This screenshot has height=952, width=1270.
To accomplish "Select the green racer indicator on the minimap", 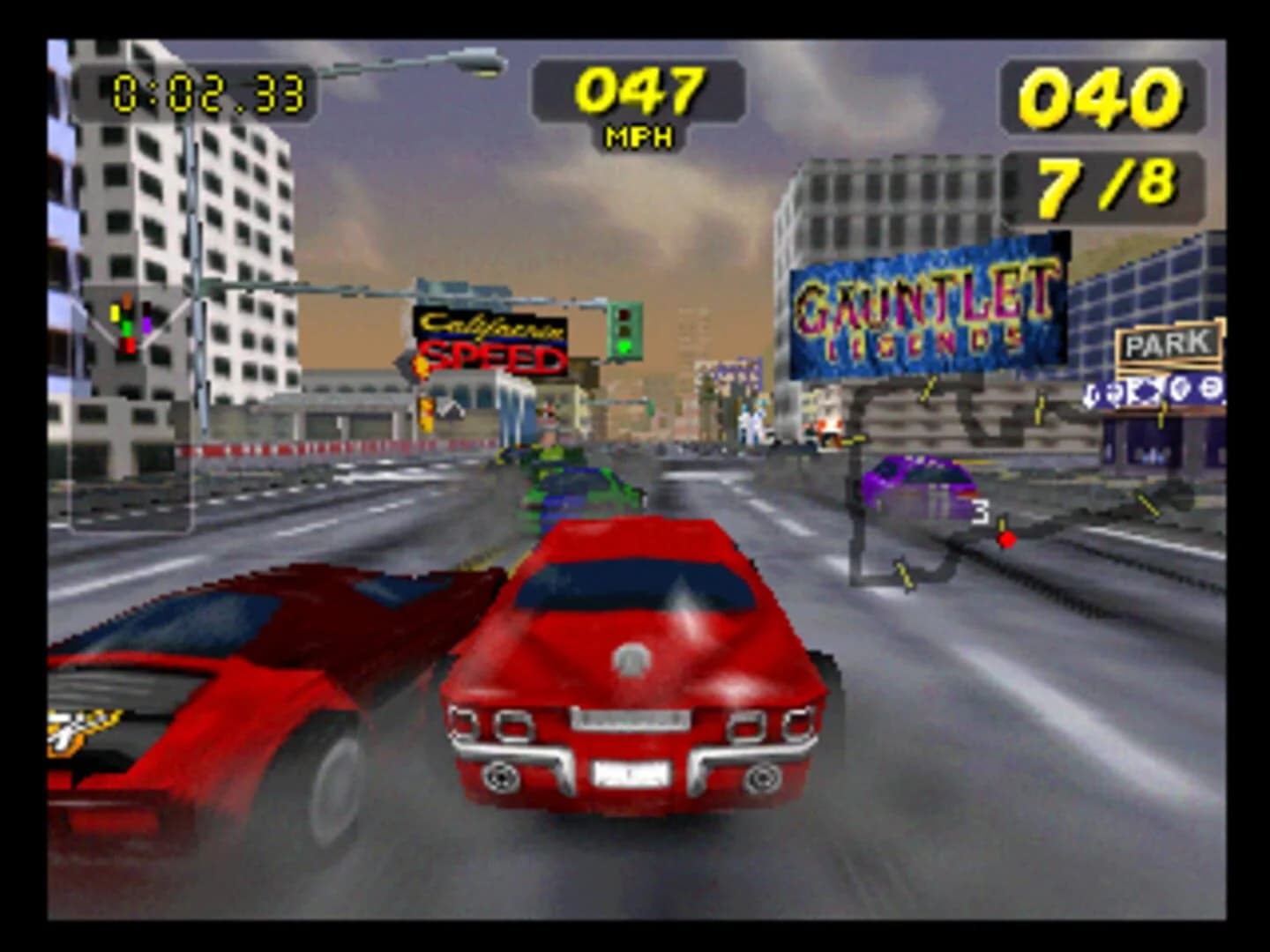I will [x=127, y=330].
